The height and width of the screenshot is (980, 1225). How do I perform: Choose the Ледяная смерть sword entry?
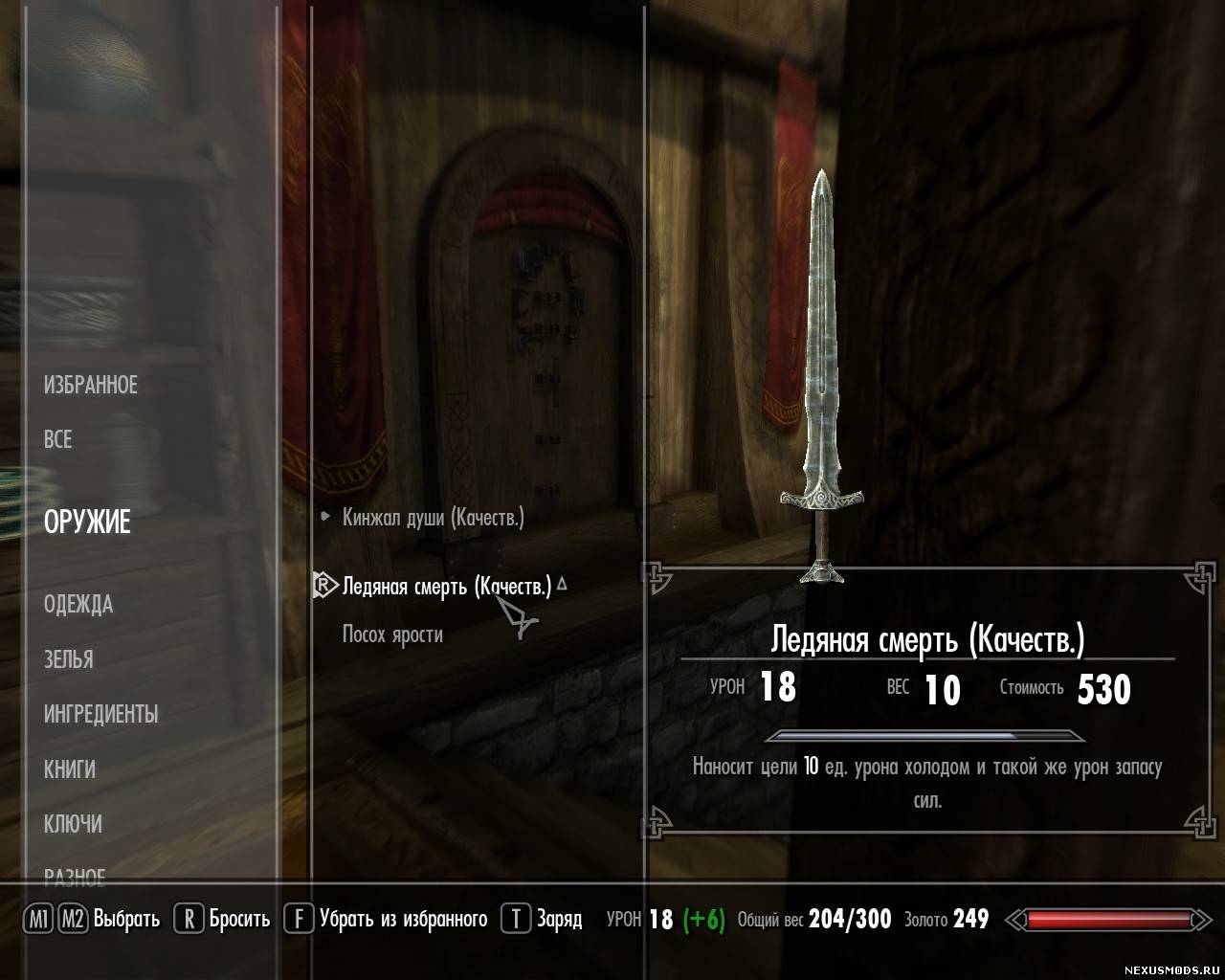[446, 587]
